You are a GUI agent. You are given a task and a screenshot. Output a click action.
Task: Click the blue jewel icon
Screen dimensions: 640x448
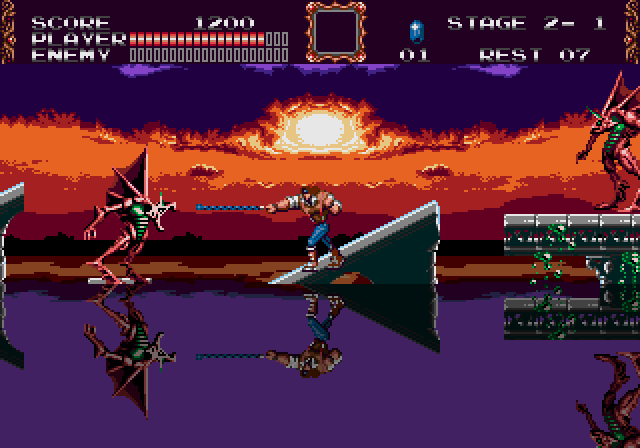[416, 29]
